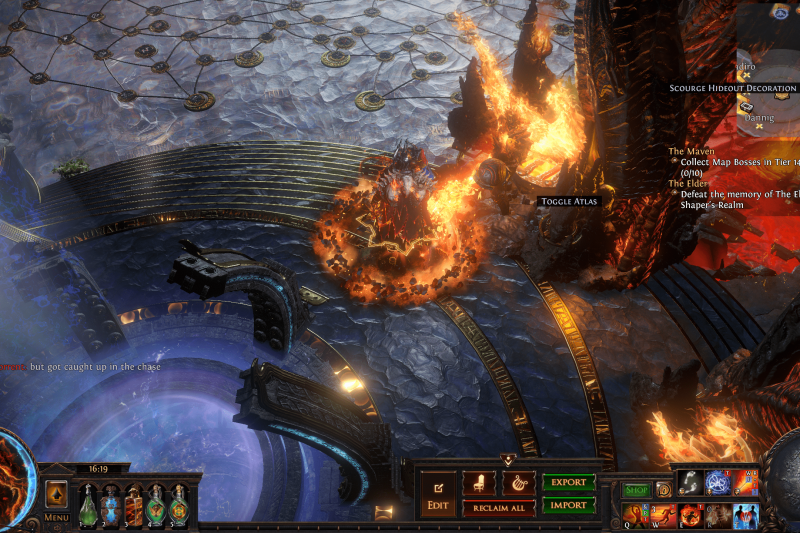Activate the fiery E skill icon
The width and height of the screenshot is (800, 533).
pyautogui.click(x=691, y=515)
